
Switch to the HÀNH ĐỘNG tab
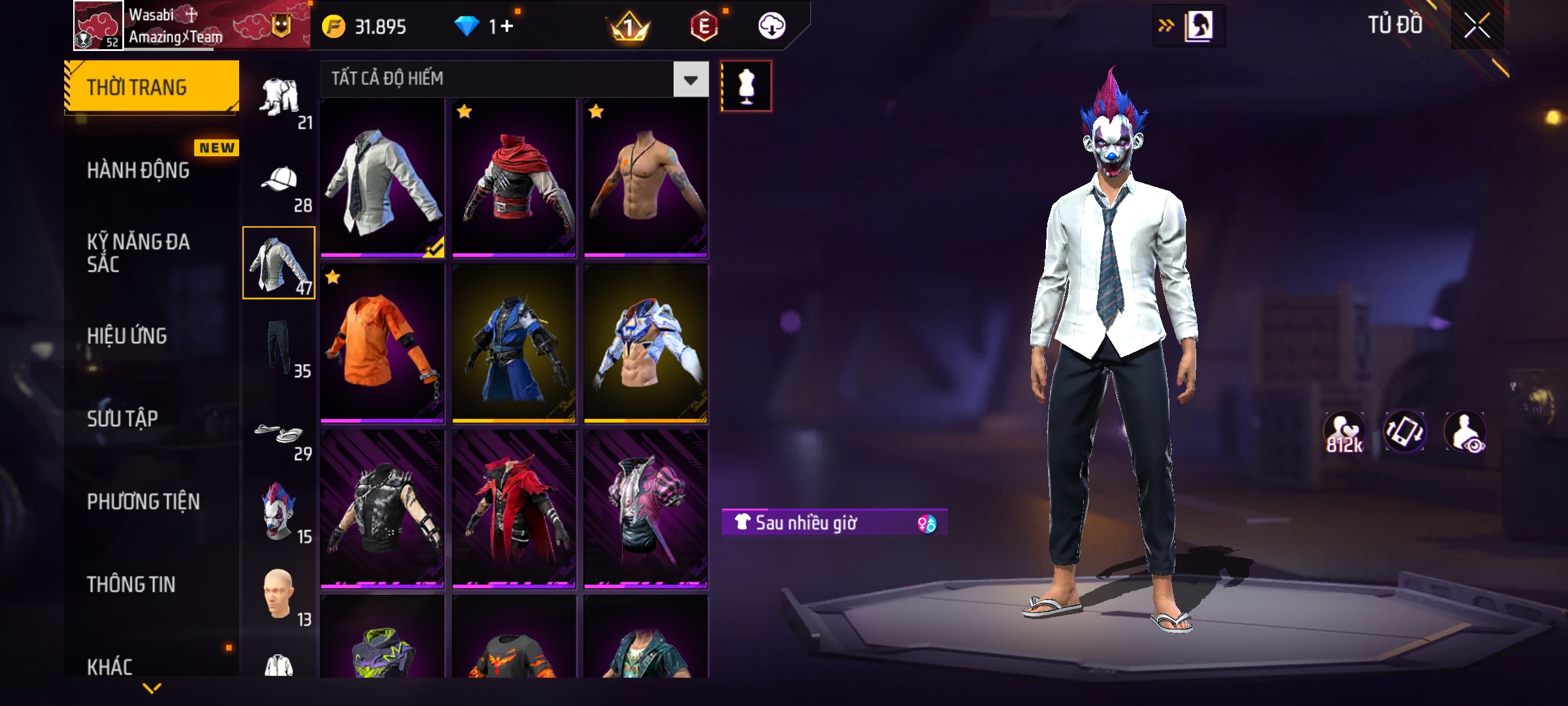(x=139, y=171)
